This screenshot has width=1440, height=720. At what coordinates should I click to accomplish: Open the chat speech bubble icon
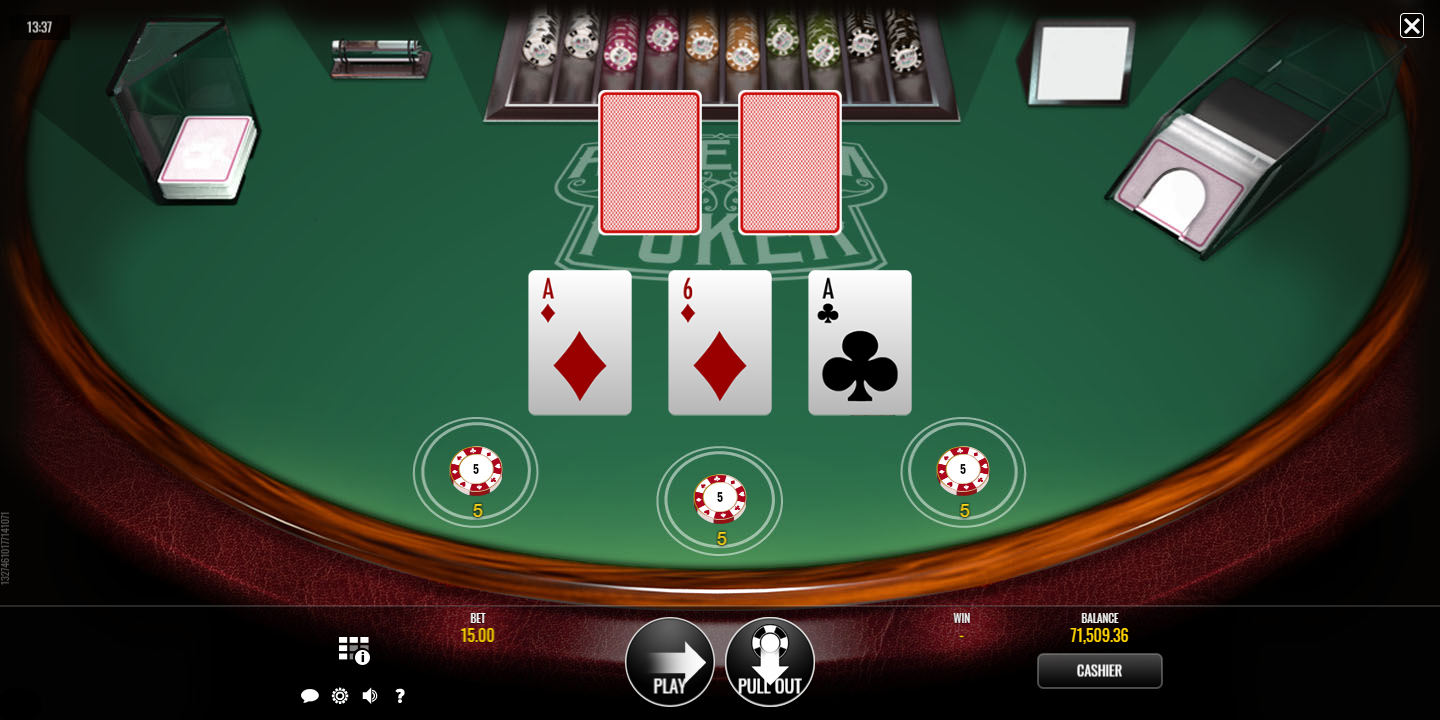point(310,696)
